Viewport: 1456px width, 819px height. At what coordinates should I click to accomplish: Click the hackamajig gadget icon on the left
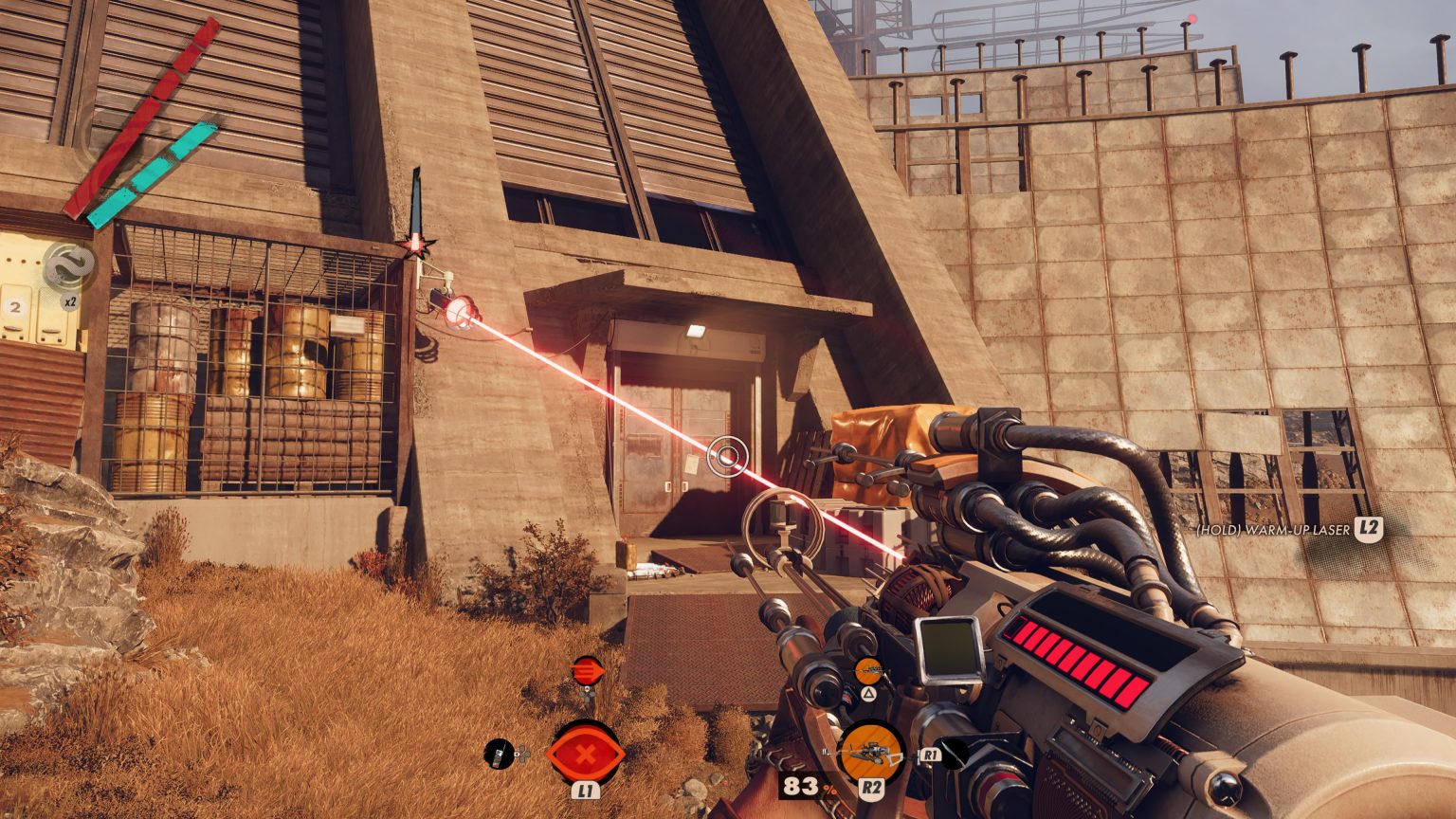497,754
